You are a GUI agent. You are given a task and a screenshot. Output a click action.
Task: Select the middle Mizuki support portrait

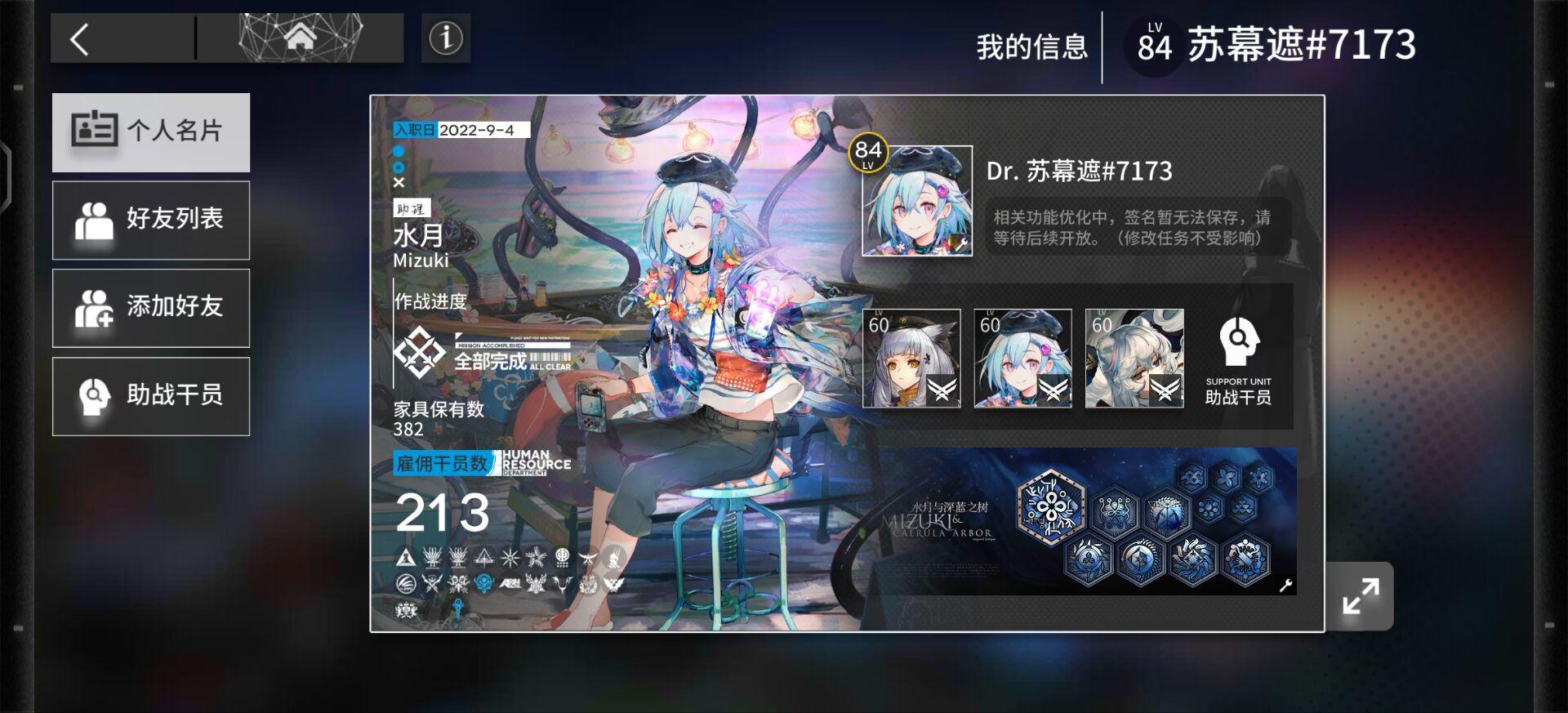(1023, 359)
